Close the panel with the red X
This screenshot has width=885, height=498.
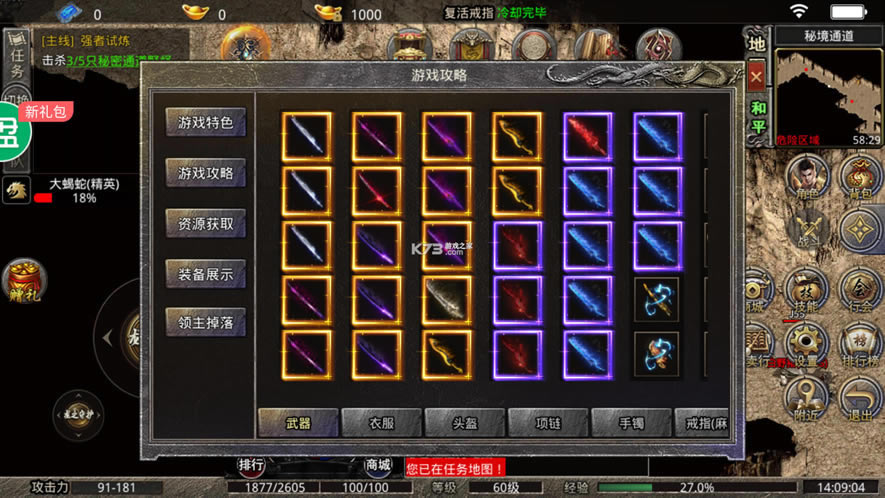pyautogui.click(x=757, y=75)
